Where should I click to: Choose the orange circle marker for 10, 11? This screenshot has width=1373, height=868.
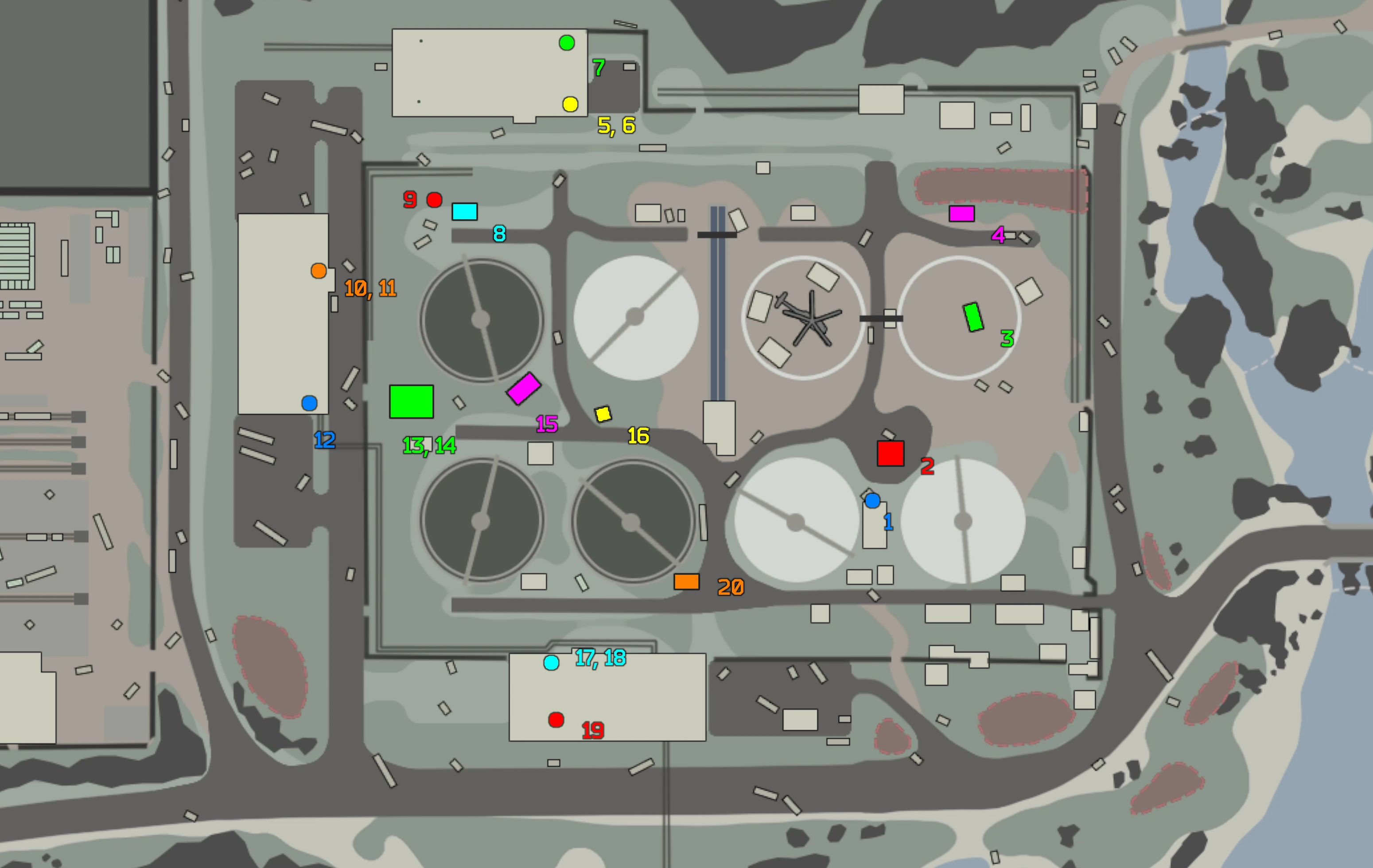319,271
